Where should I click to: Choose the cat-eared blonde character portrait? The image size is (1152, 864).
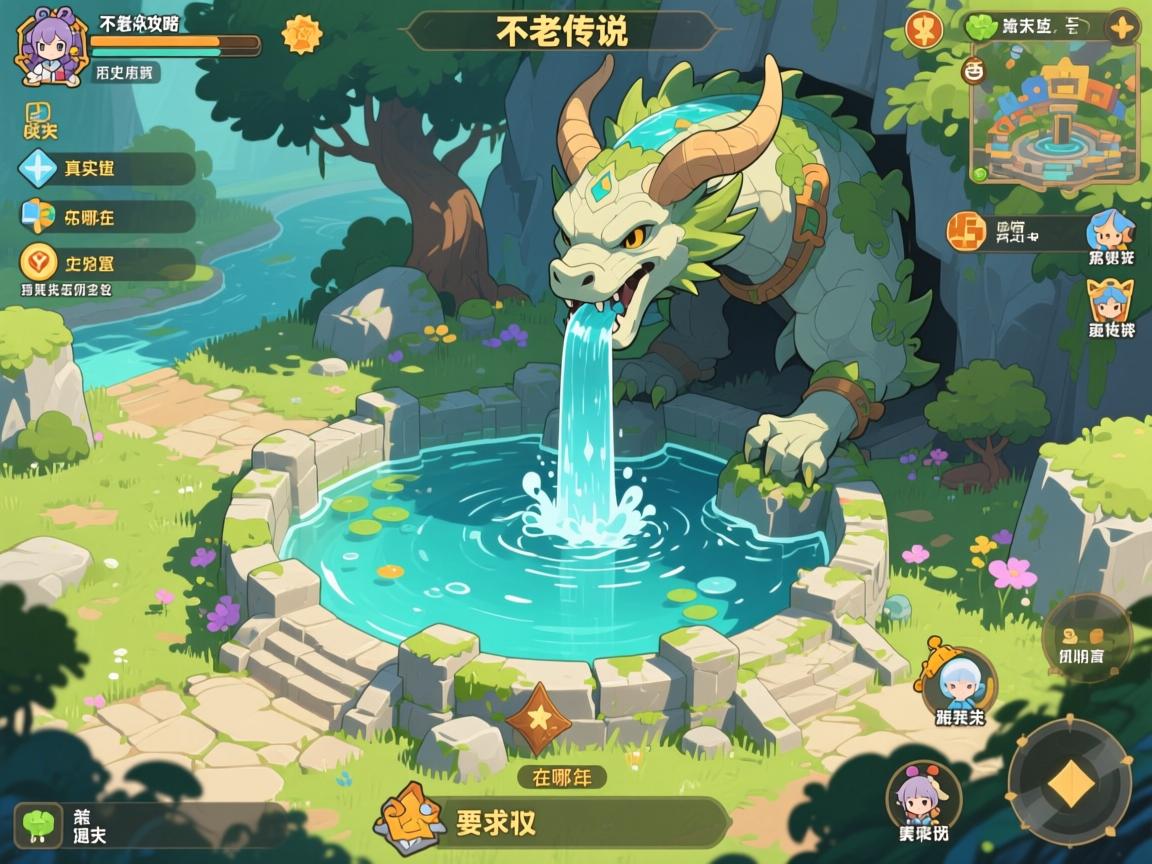pyautogui.click(x=1111, y=301)
